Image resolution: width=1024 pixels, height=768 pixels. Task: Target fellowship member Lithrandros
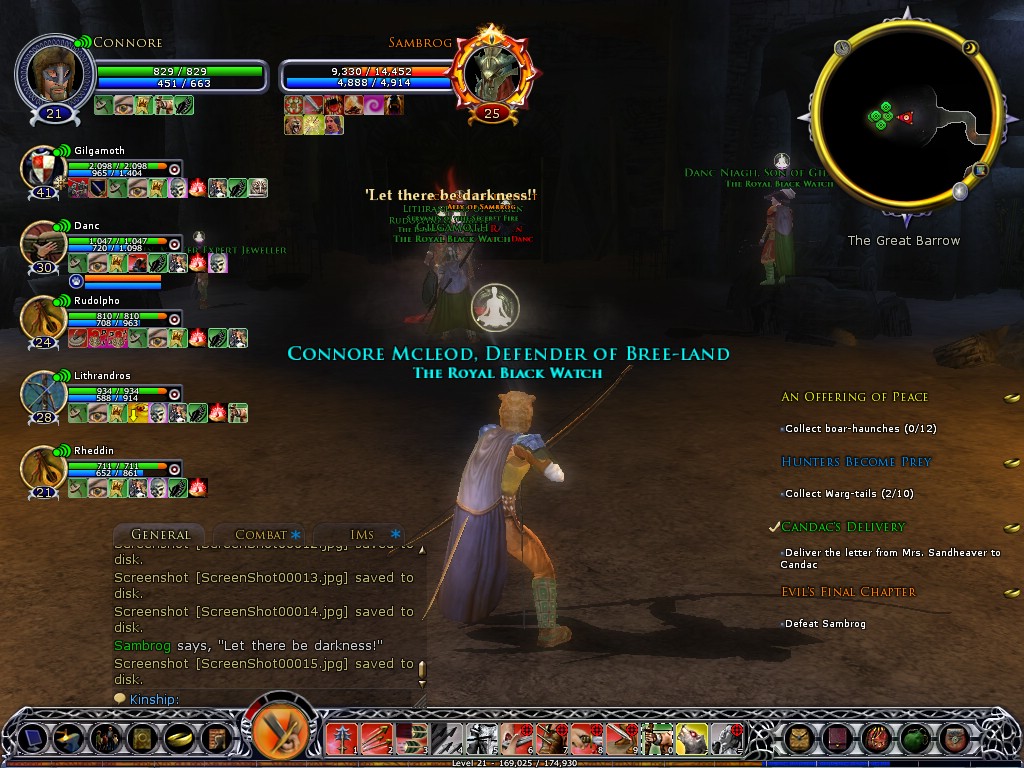coord(43,394)
